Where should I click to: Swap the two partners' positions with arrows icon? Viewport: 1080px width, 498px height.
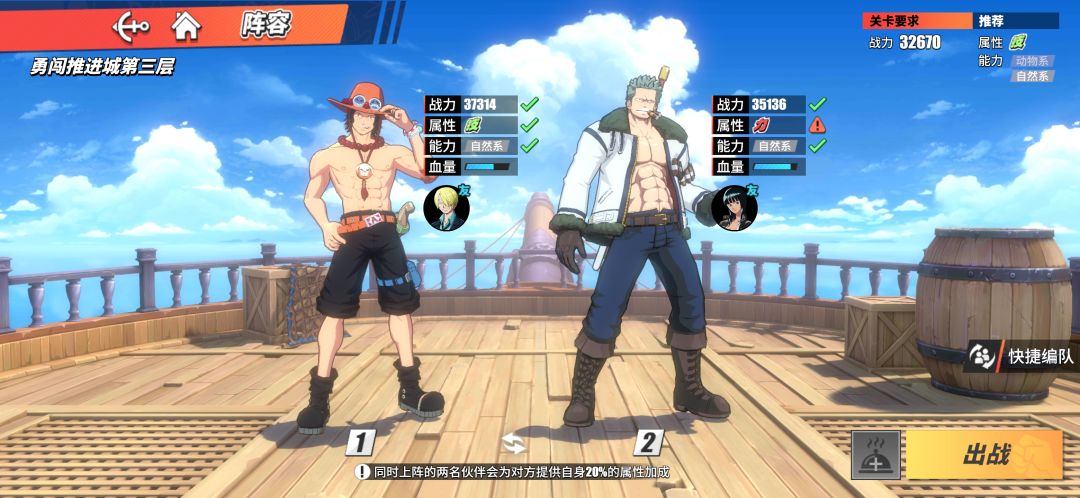coord(514,442)
